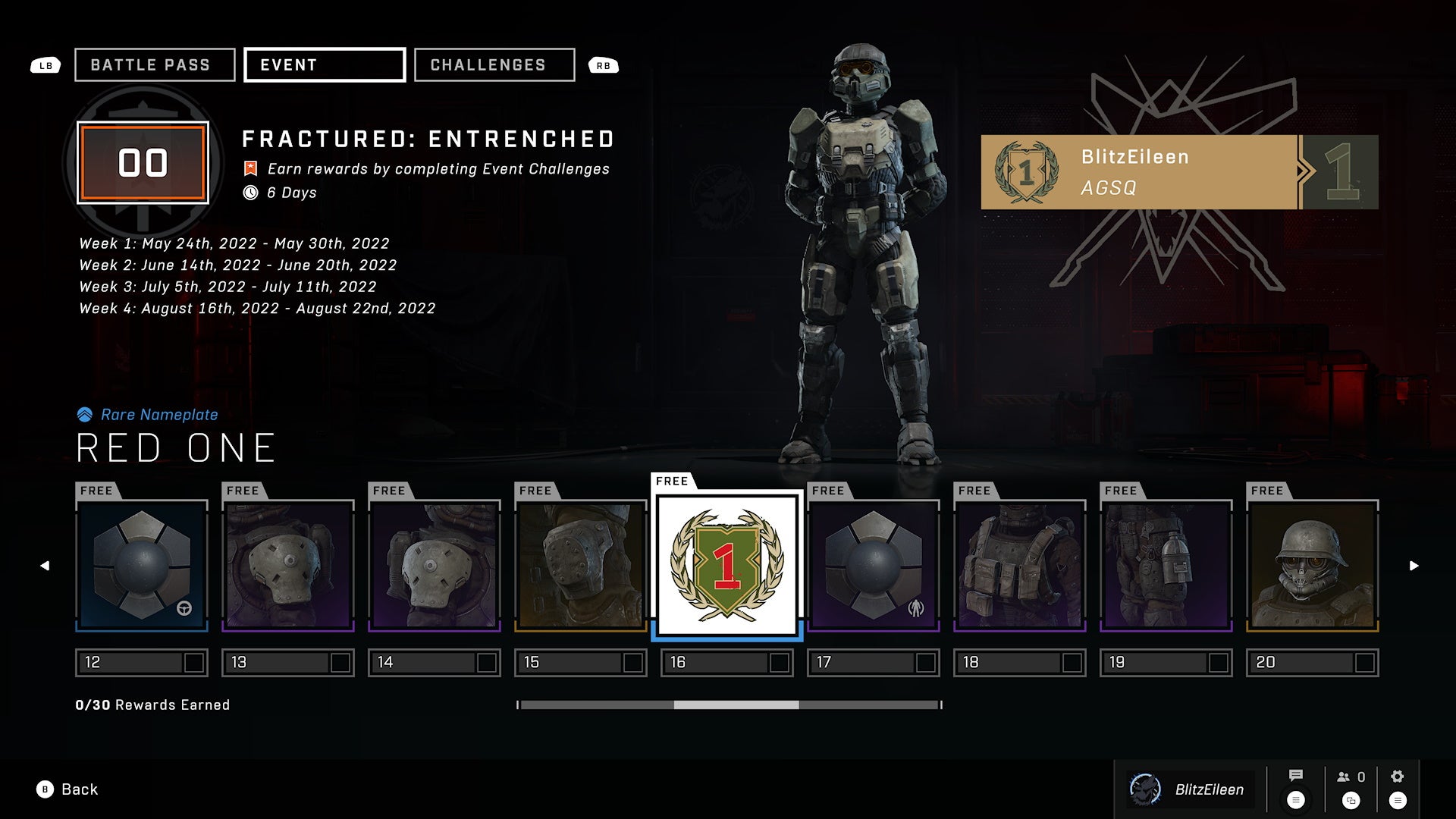The height and width of the screenshot is (819, 1456).
Task: Show next rewards with the right arrow
Action: coord(1414,566)
